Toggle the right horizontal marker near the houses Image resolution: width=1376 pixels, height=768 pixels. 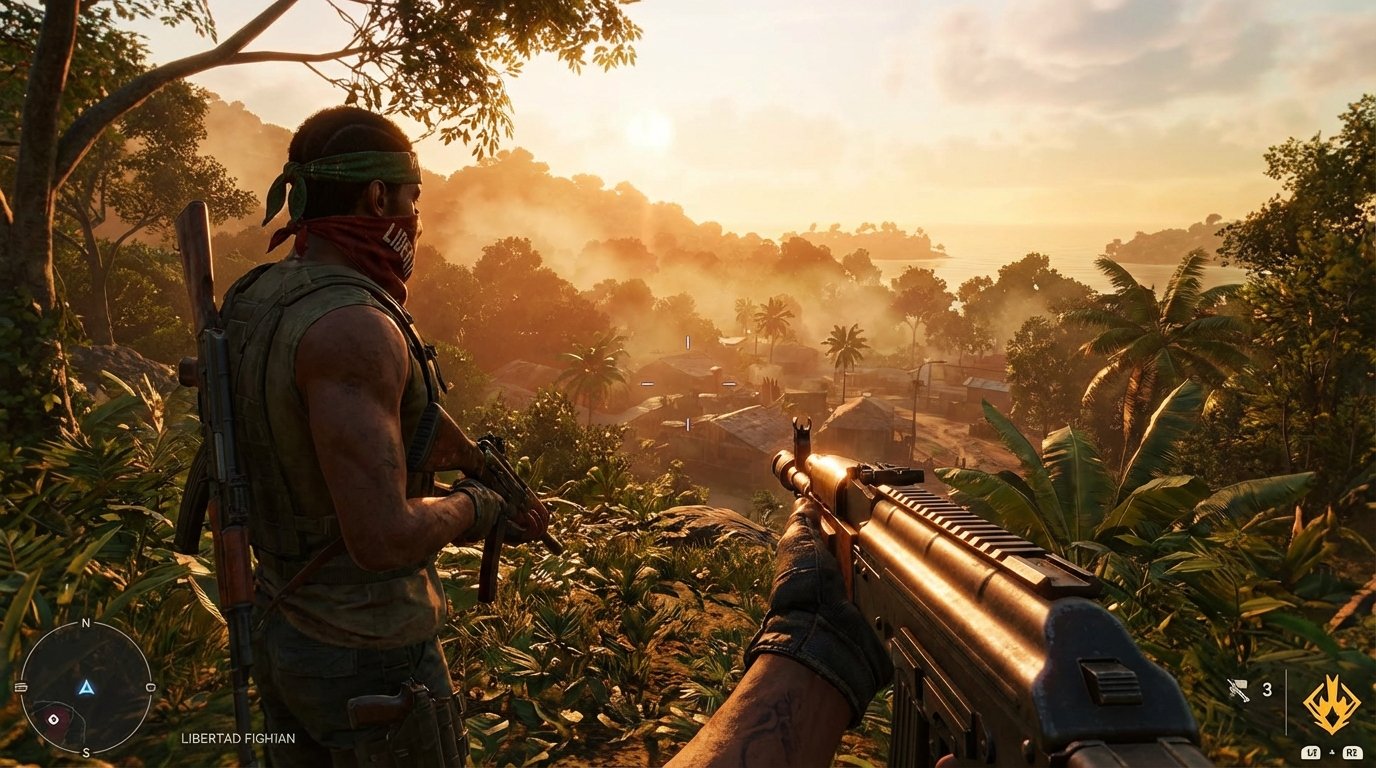pyautogui.click(x=730, y=382)
